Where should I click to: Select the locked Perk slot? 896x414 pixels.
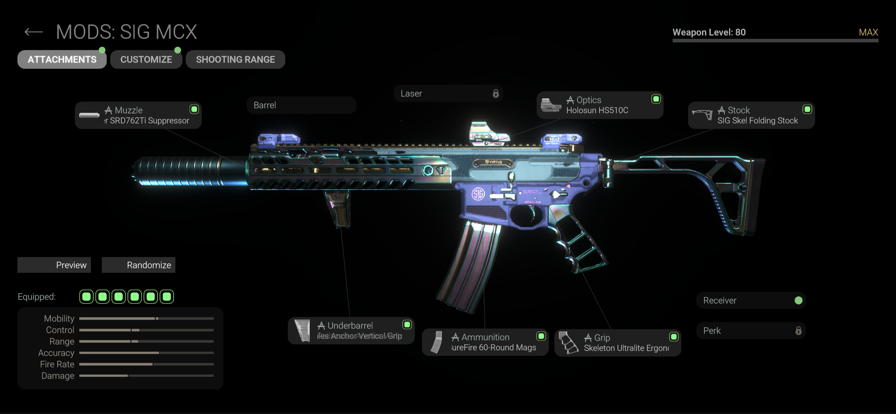750,330
